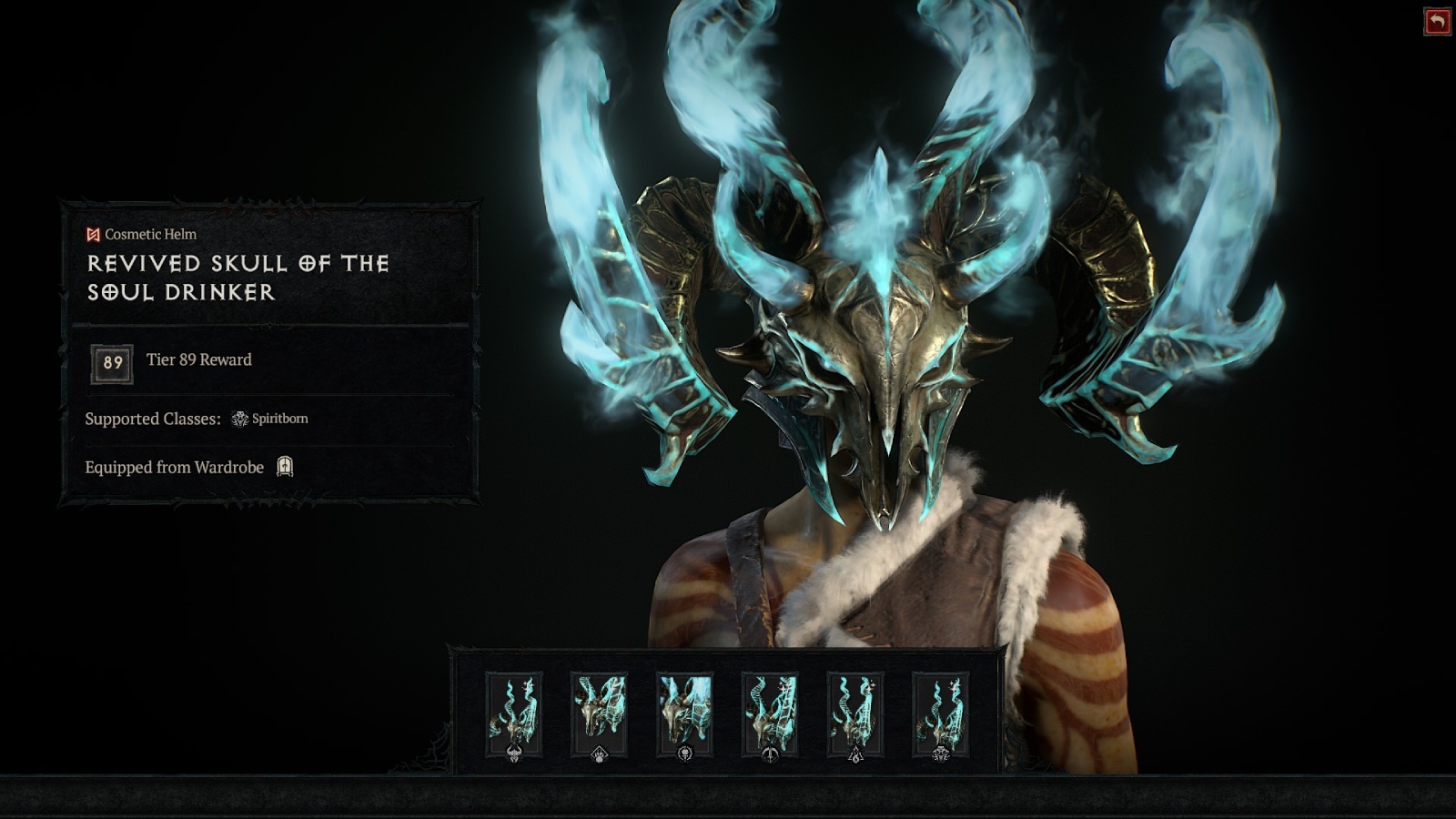Click the Equipped from Wardrobe label
Viewport: 1456px width, 819px height.
coord(175,466)
